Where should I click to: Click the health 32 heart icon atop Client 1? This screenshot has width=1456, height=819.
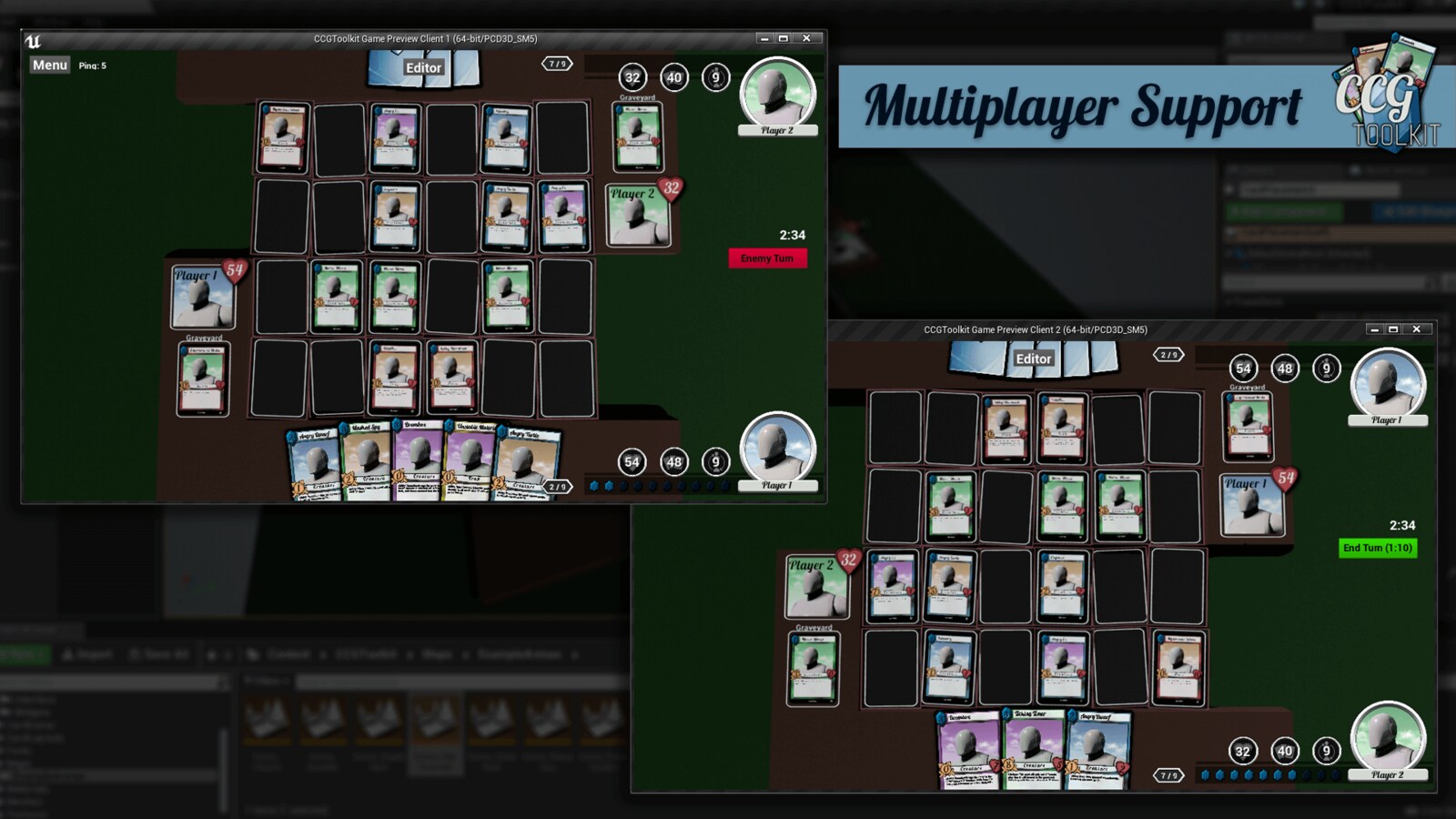click(632, 77)
